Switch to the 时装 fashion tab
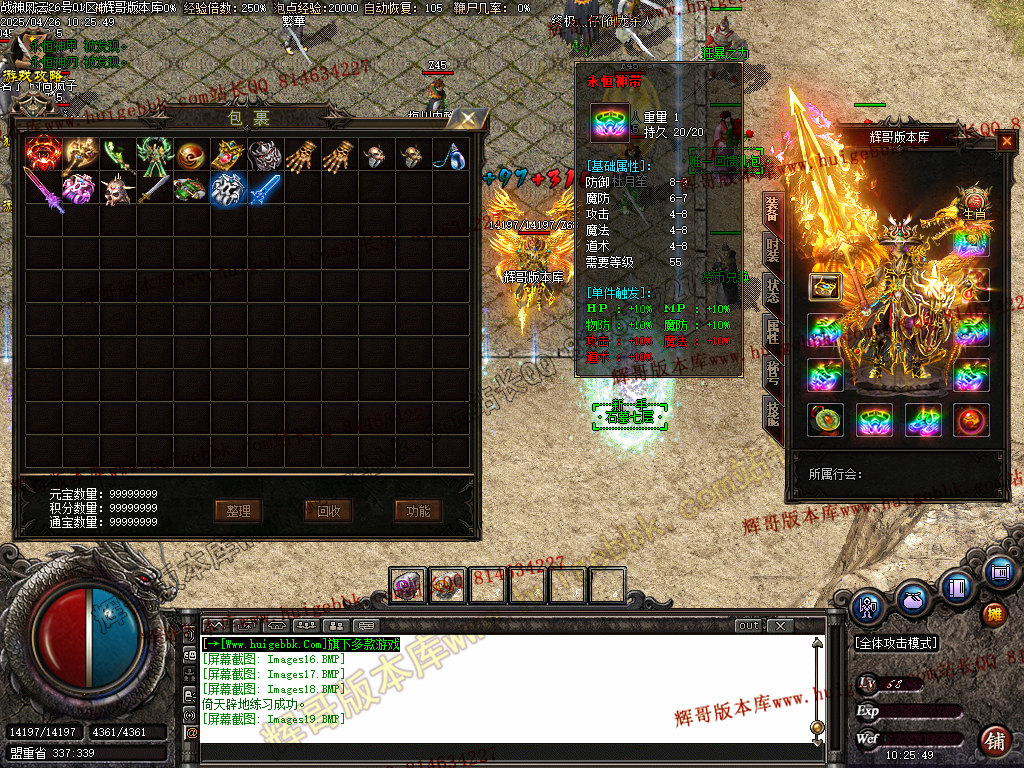 coord(773,250)
